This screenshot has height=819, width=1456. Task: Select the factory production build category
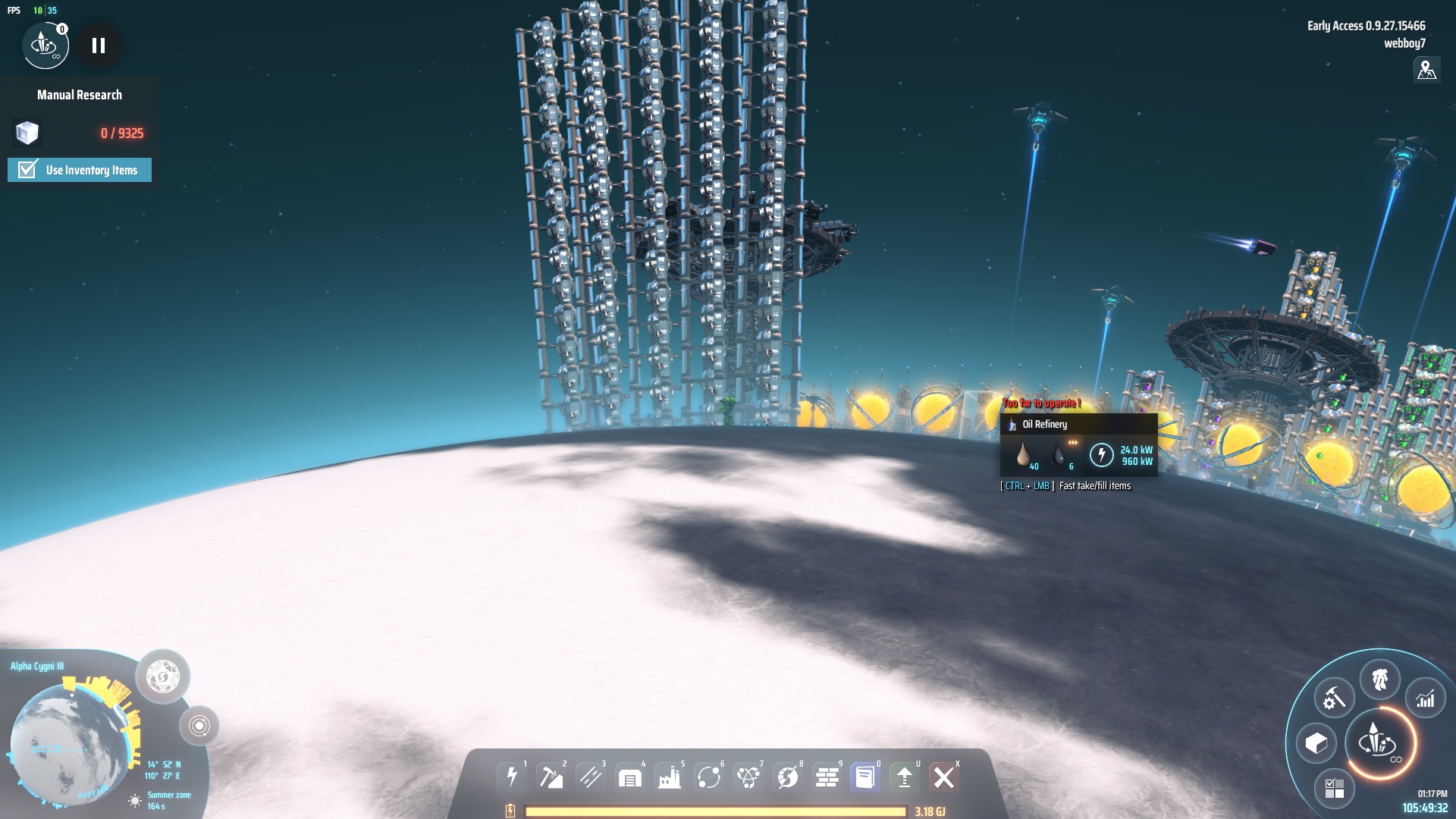669,777
